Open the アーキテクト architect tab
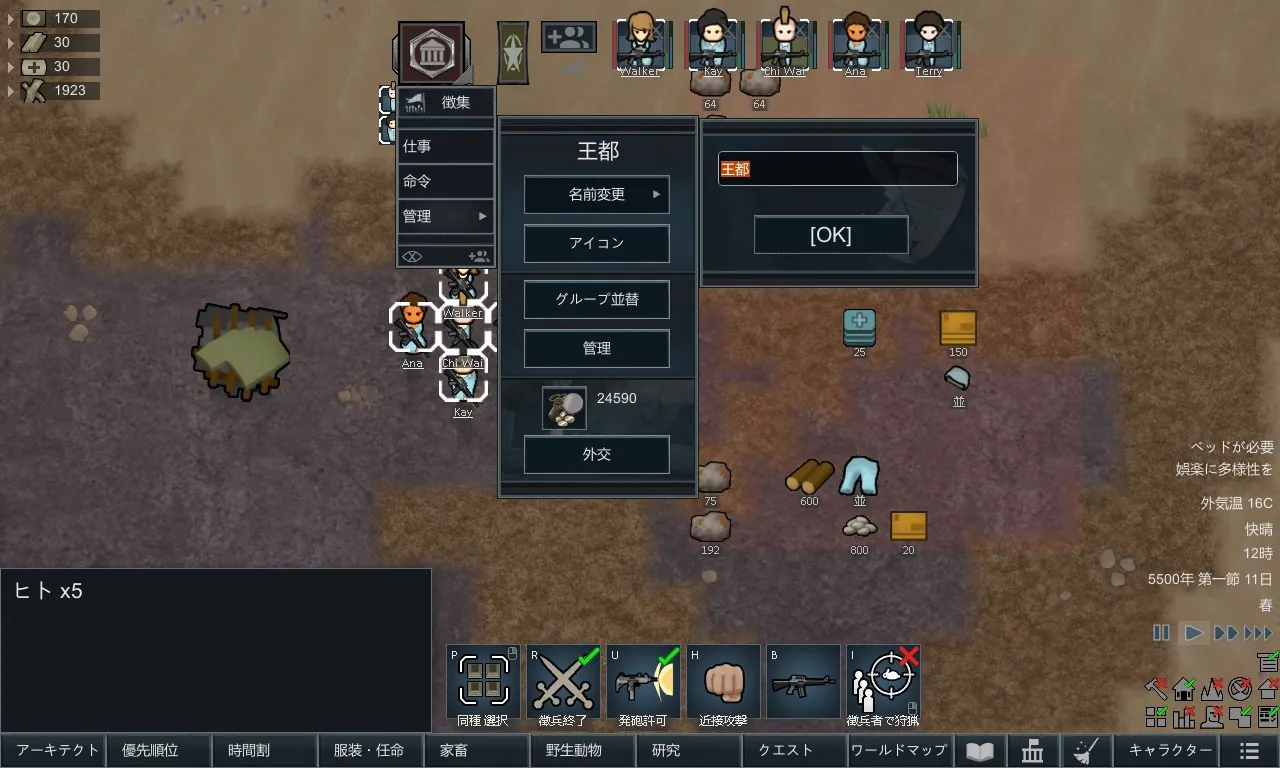This screenshot has height=768, width=1280. pos(55,750)
